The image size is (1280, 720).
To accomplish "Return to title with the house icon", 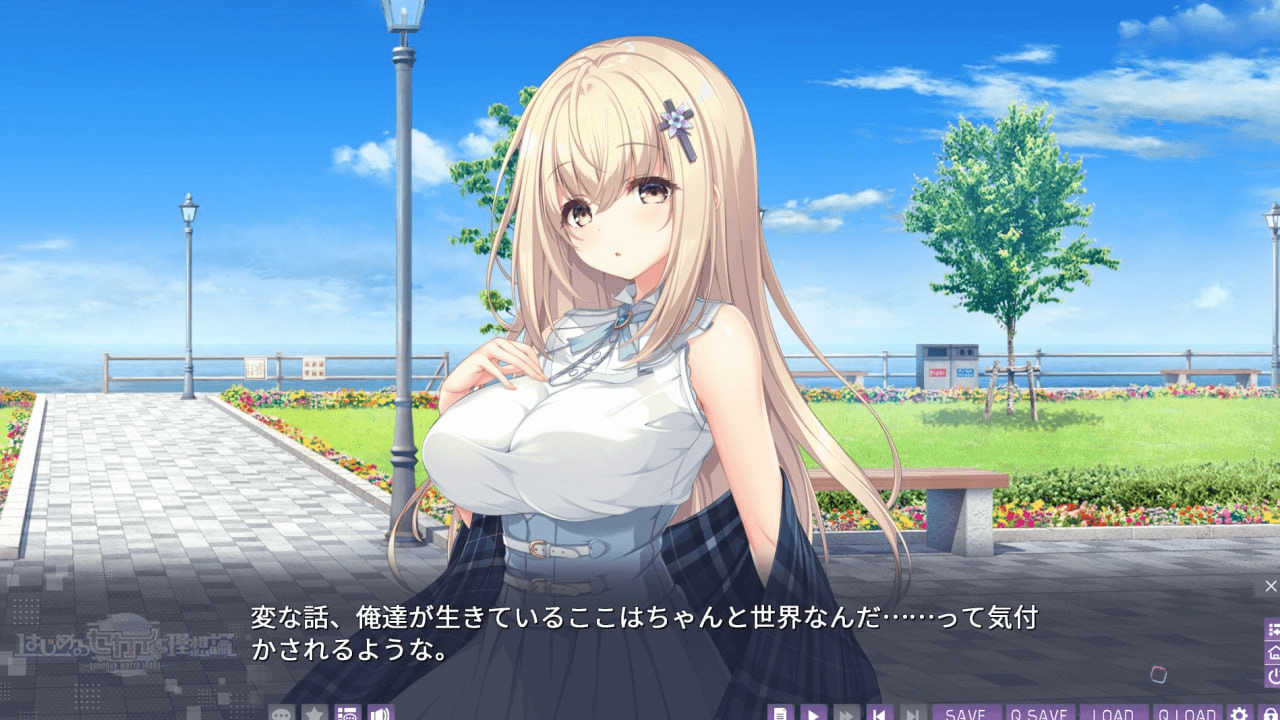I will pos(1273,653).
